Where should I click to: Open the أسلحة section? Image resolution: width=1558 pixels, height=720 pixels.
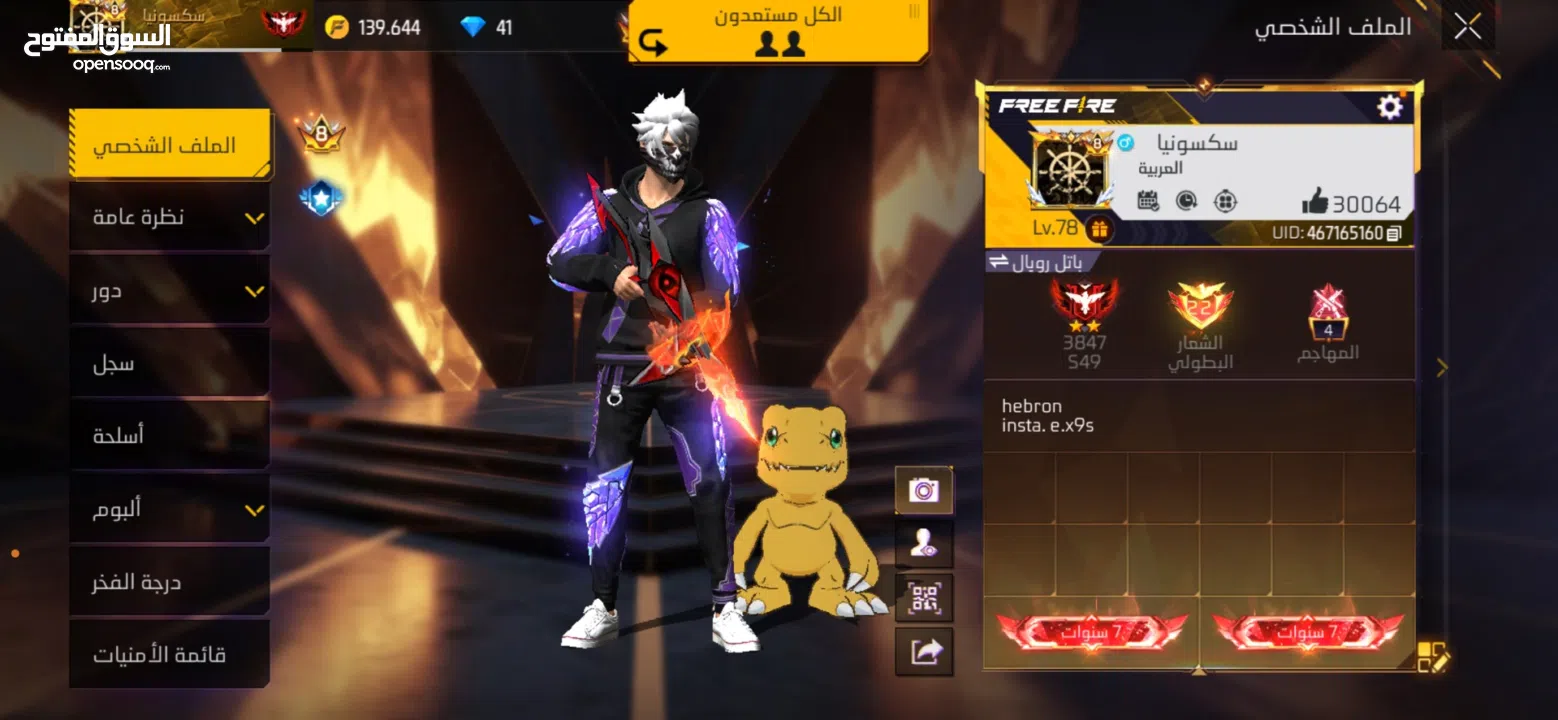169,436
